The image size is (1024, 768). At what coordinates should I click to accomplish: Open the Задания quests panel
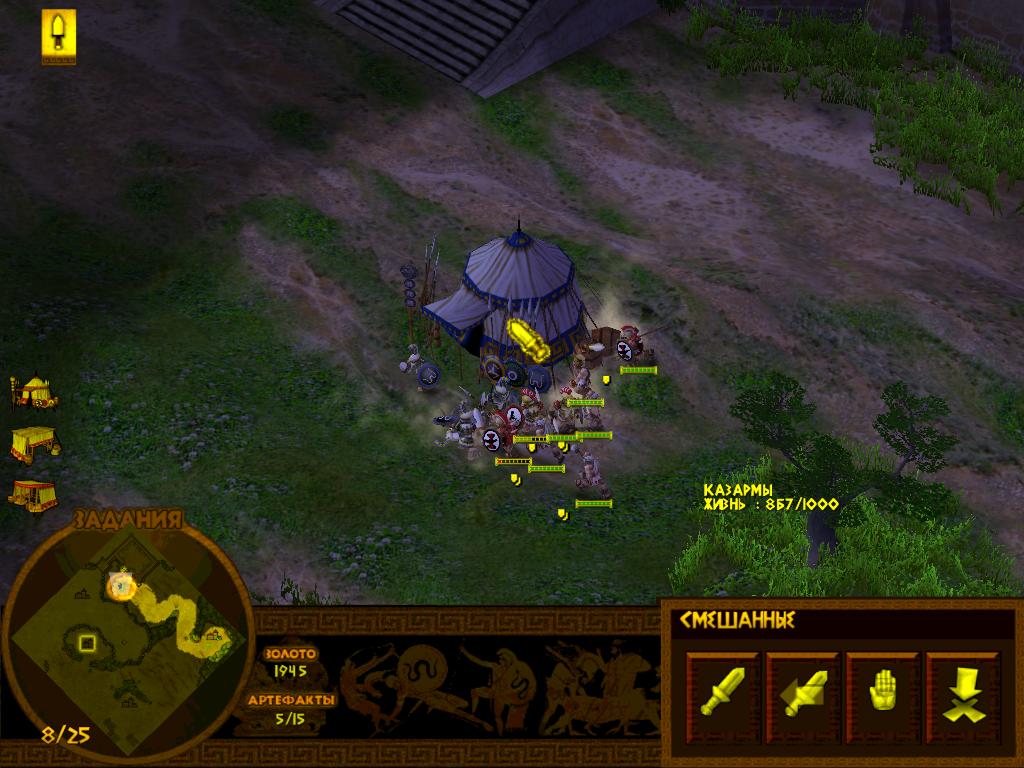tap(127, 519)
